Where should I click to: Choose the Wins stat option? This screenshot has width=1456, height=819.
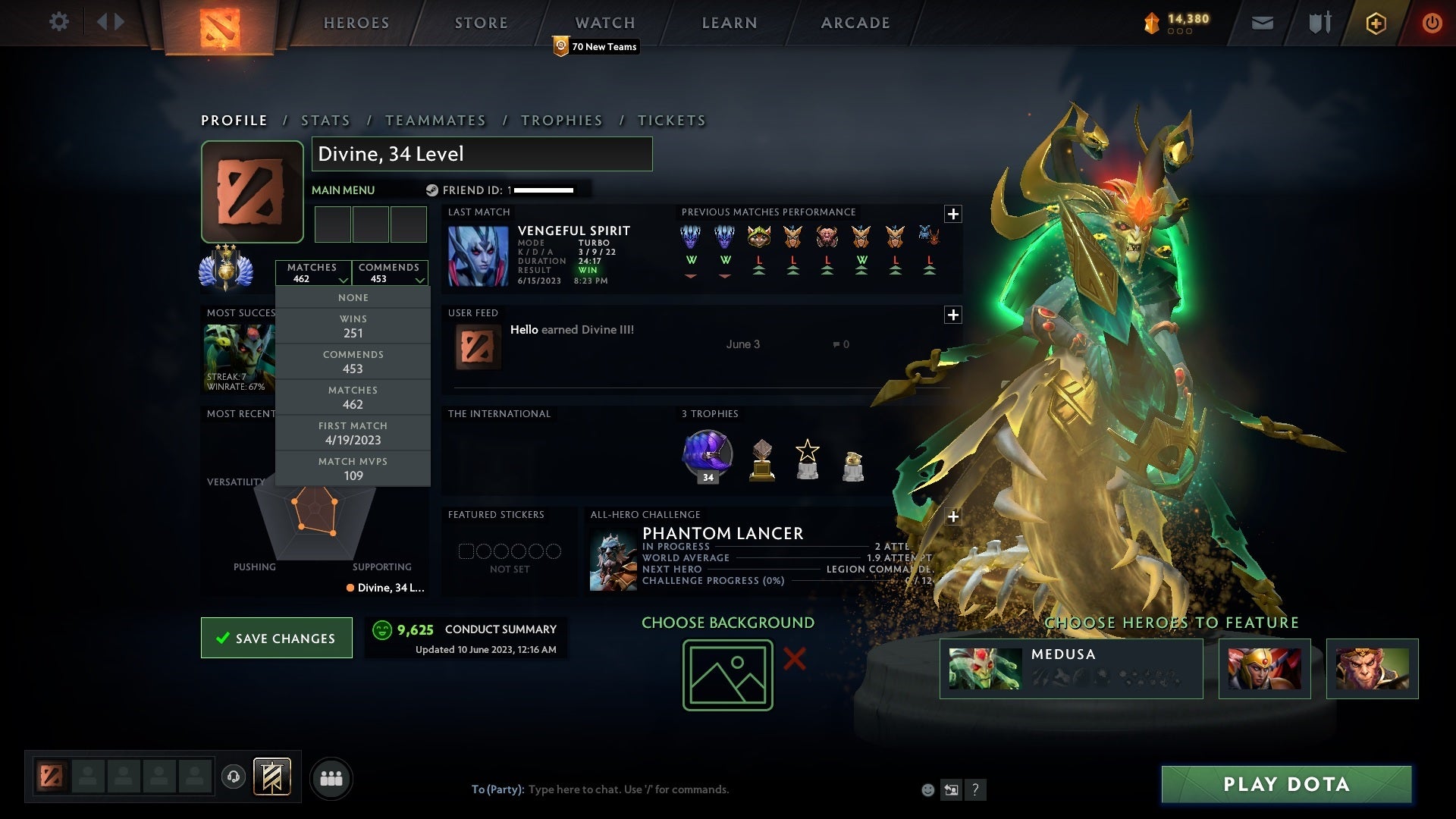pyautogui.click(x=353, y=326)
